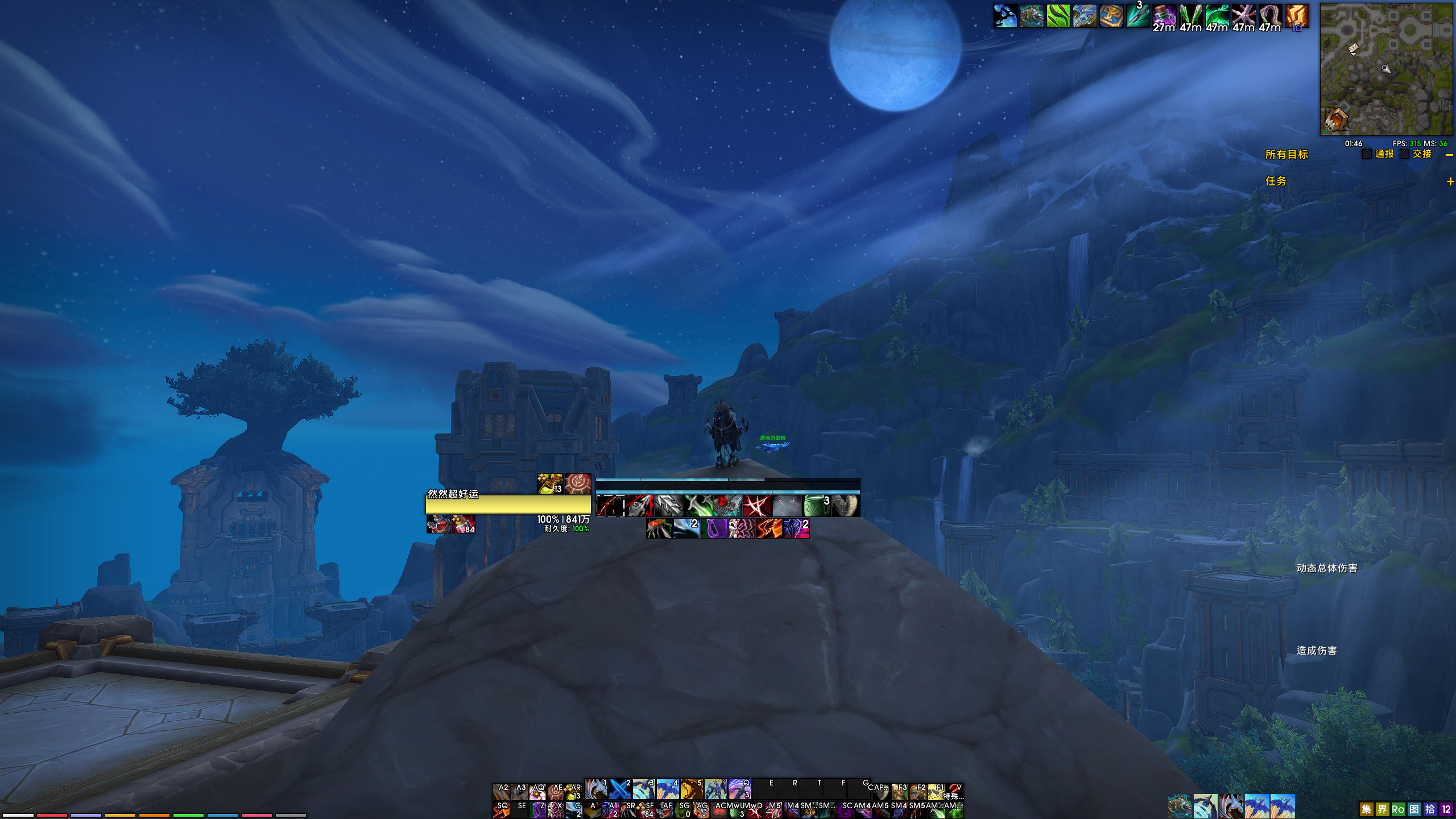Screen dimensions: 1456x819
Task: Click the purple potion flask buff icon
Action: click(x=1164, y=16)
